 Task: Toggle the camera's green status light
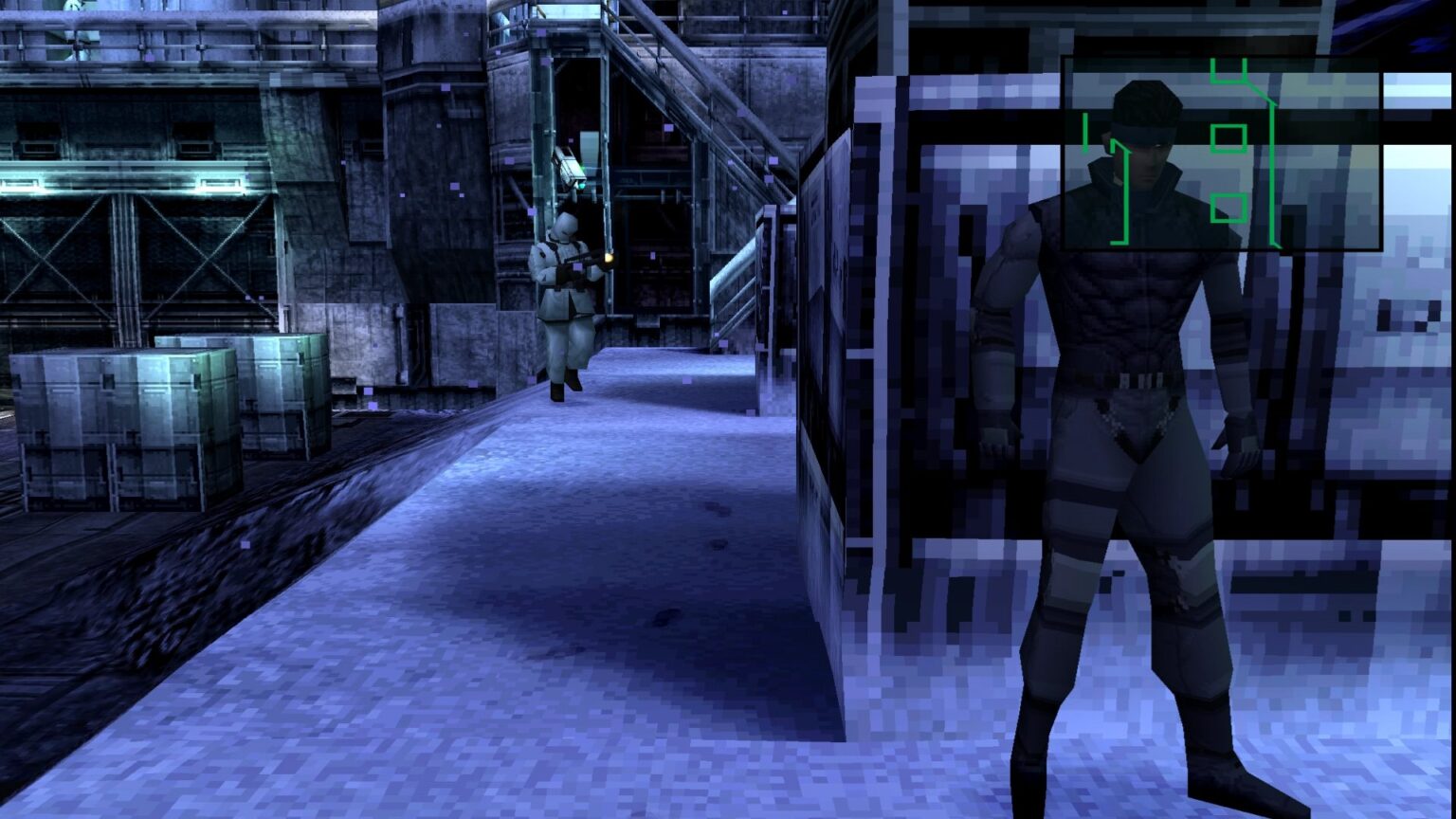point(582,186)
